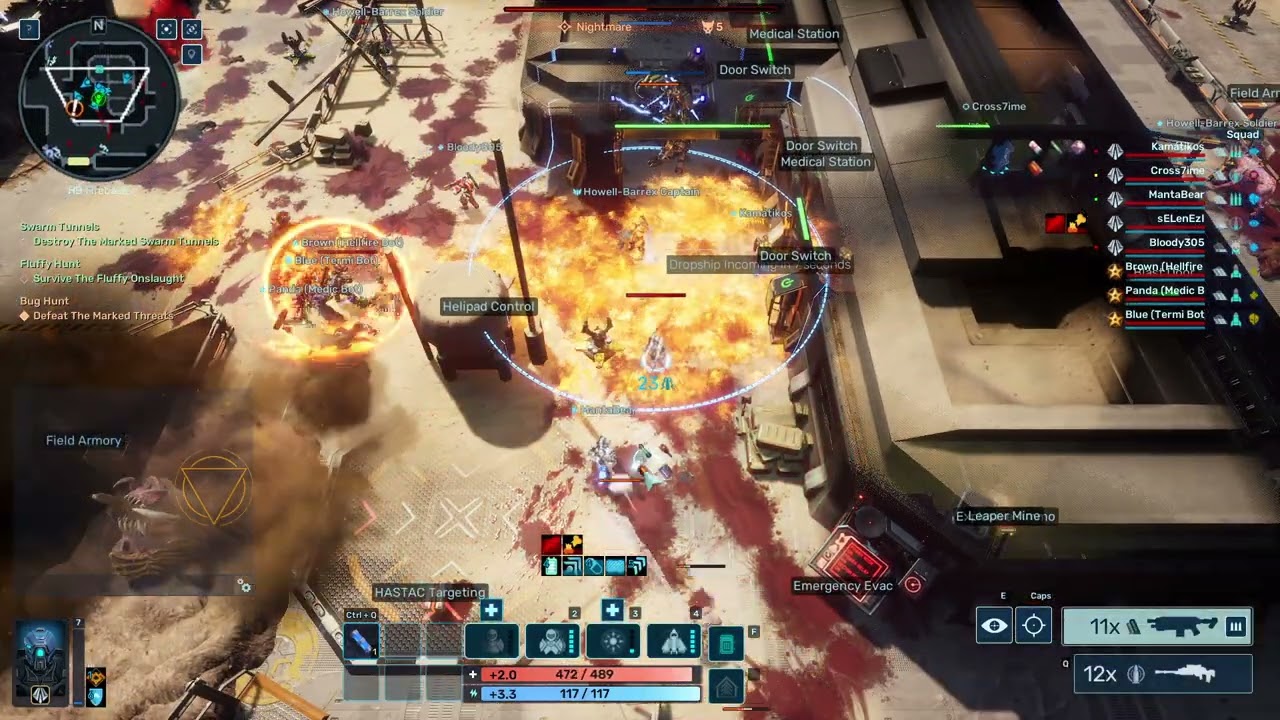Screen dimensions: 1280x720
Task: Call the dropship ability, slot 4
Action: [x=675, y=642]
